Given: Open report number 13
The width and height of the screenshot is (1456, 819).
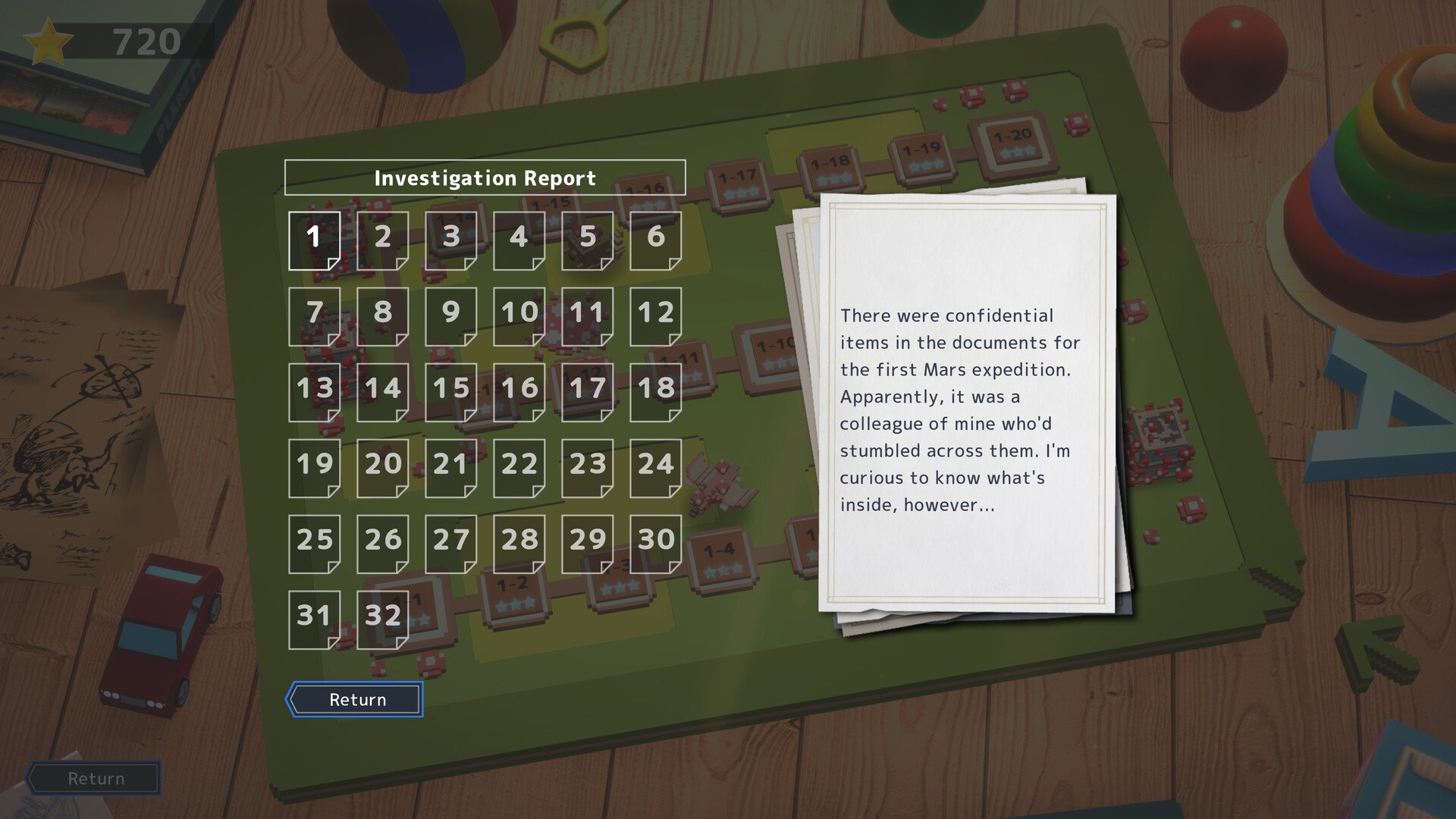Looking at the screenshot, I should coord(314,391).
